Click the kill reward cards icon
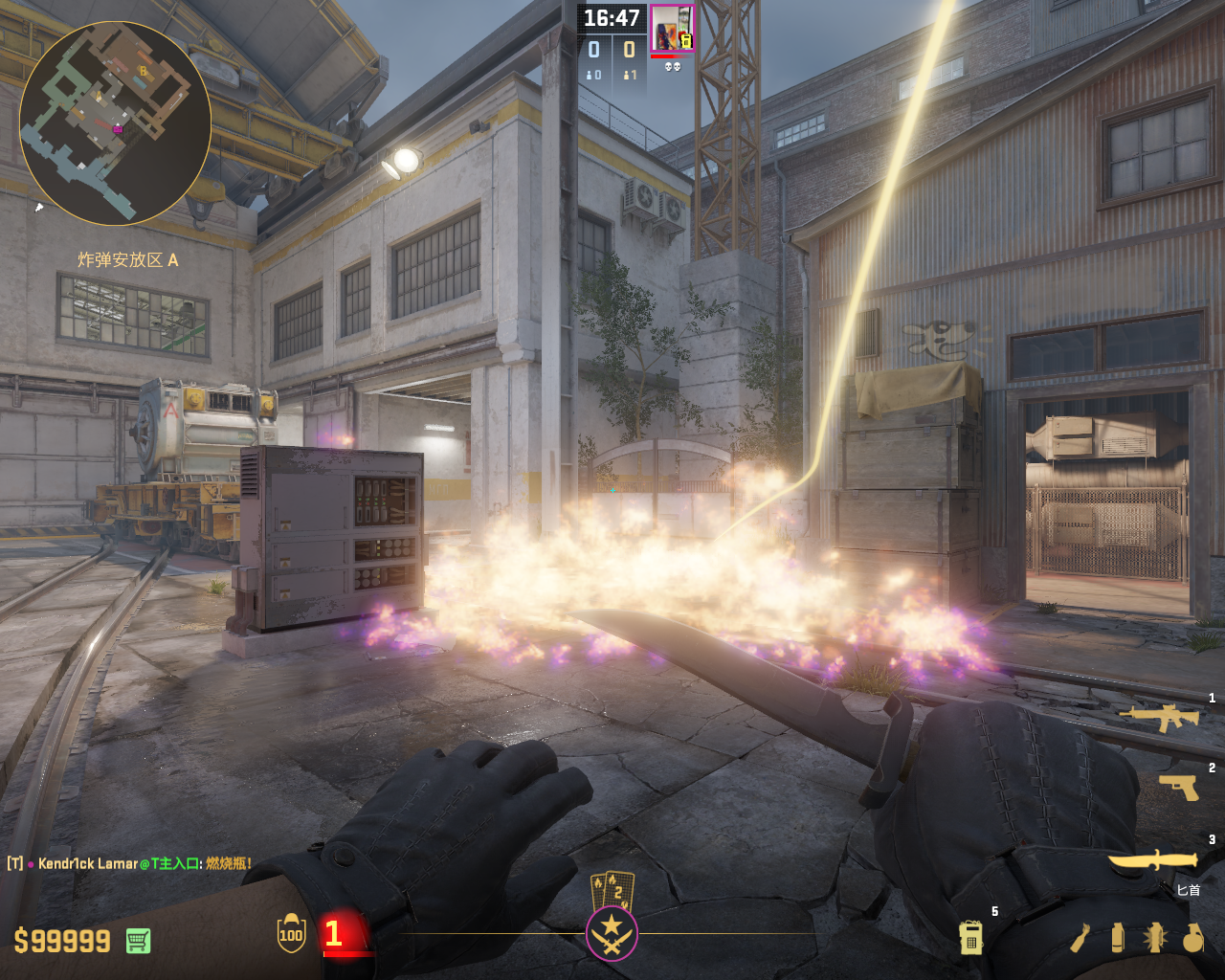This screenshot has width=1225, height=980. tap(612, 889)
